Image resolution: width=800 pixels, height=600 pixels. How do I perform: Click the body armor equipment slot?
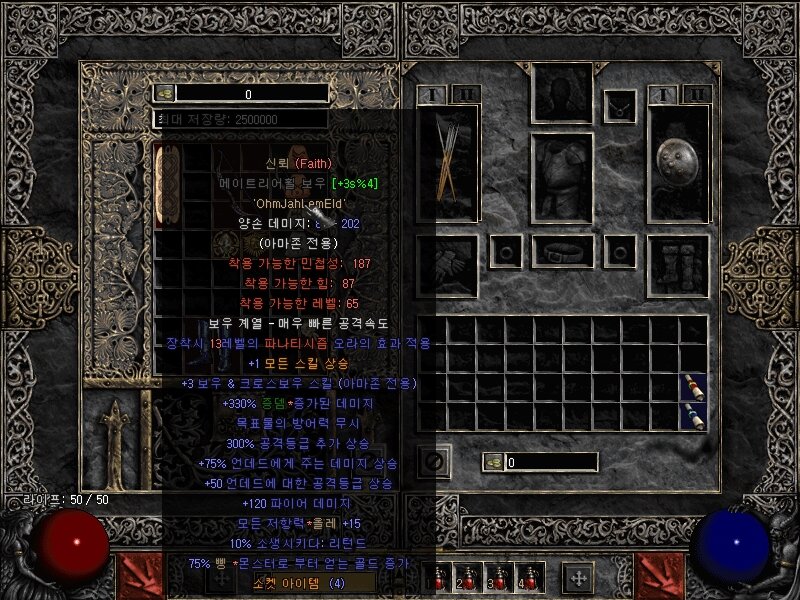click(562, 164)
